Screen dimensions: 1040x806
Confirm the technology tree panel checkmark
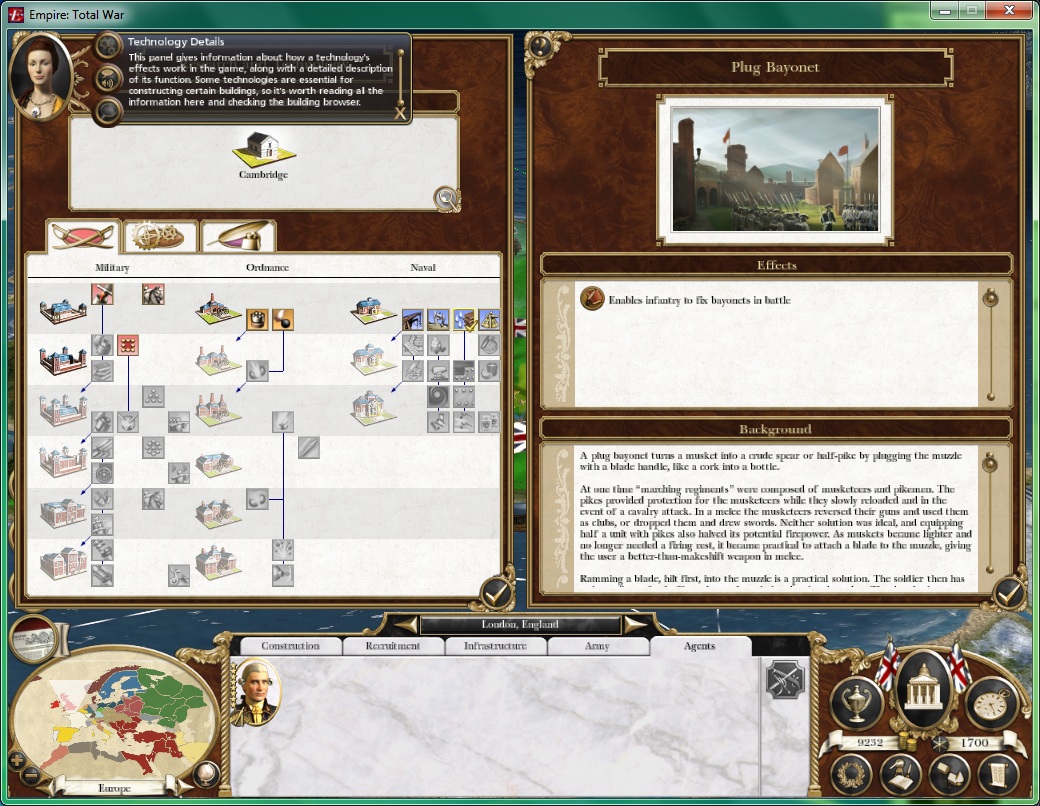click(x=497, y=594)
